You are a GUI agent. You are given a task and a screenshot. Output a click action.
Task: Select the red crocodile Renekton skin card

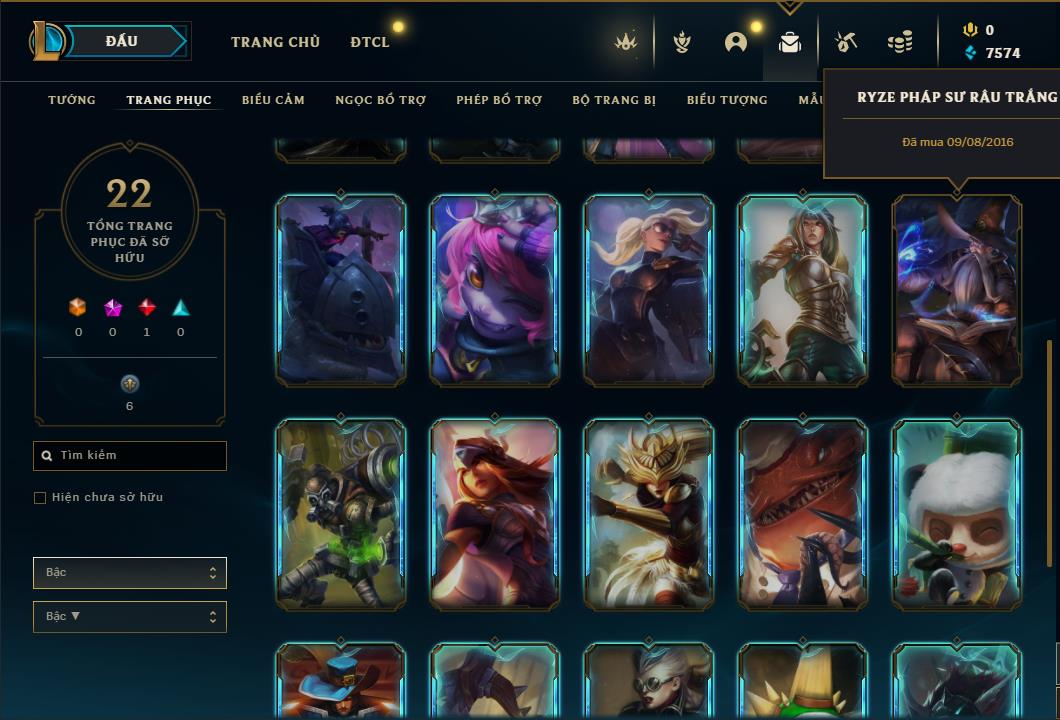point(803,514)
